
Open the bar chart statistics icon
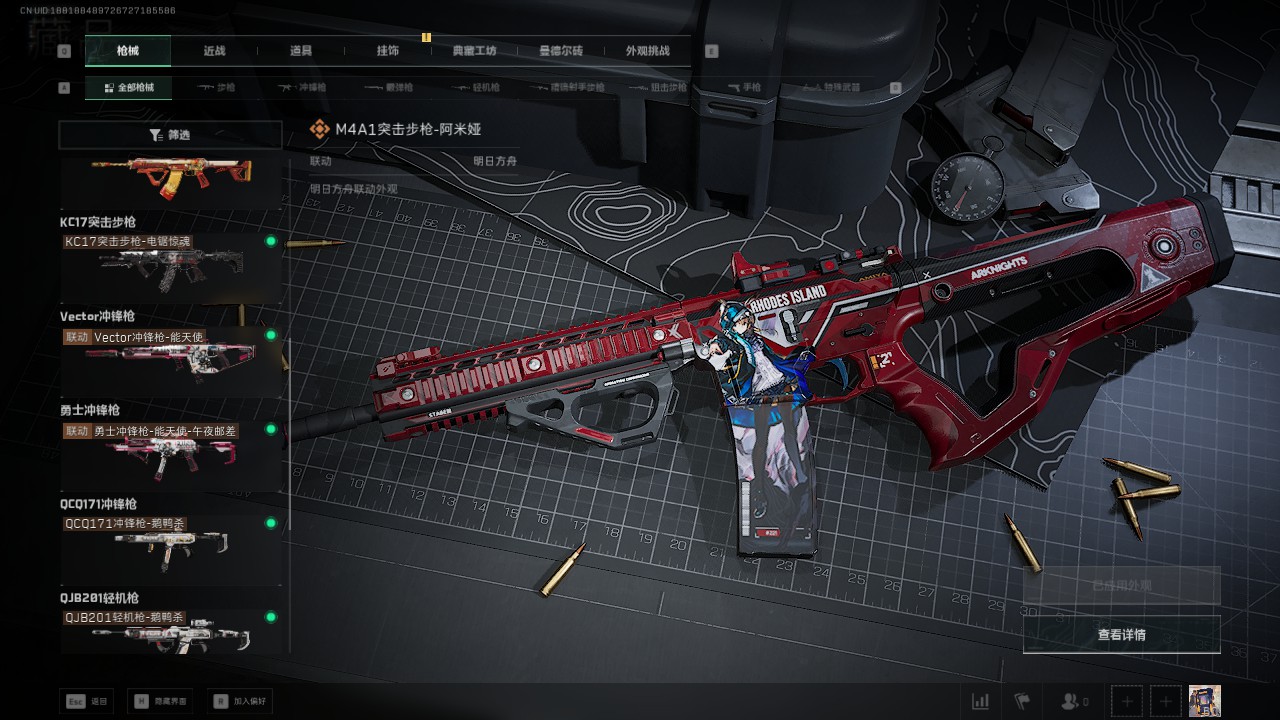(x=981, y=702)
